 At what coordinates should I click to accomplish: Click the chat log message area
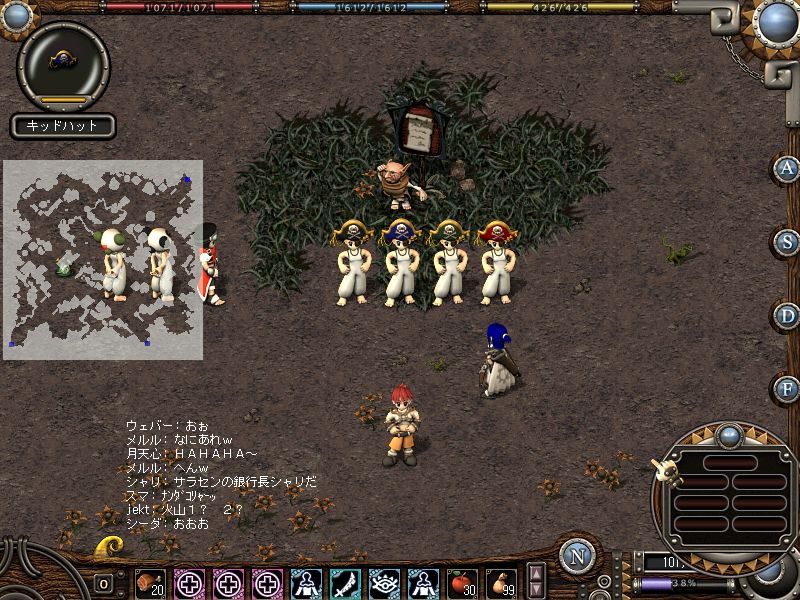(220, 473)
